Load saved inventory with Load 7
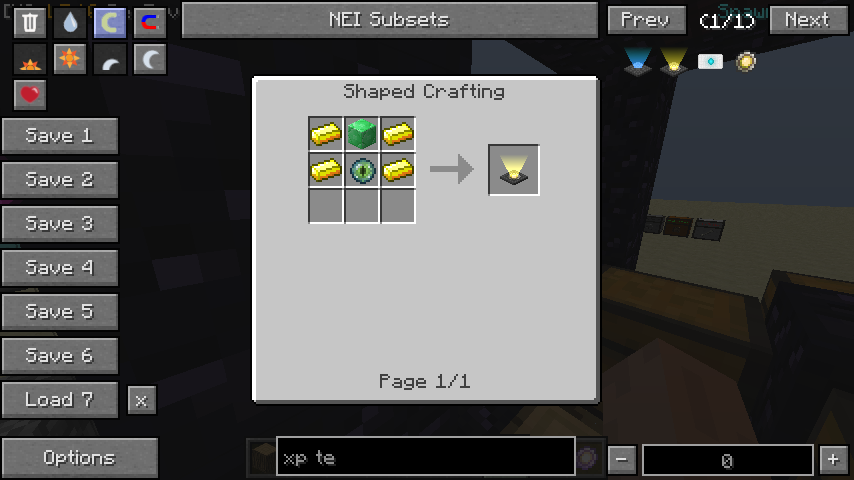Viewport: 854px width, 480px height. [59, 400]
